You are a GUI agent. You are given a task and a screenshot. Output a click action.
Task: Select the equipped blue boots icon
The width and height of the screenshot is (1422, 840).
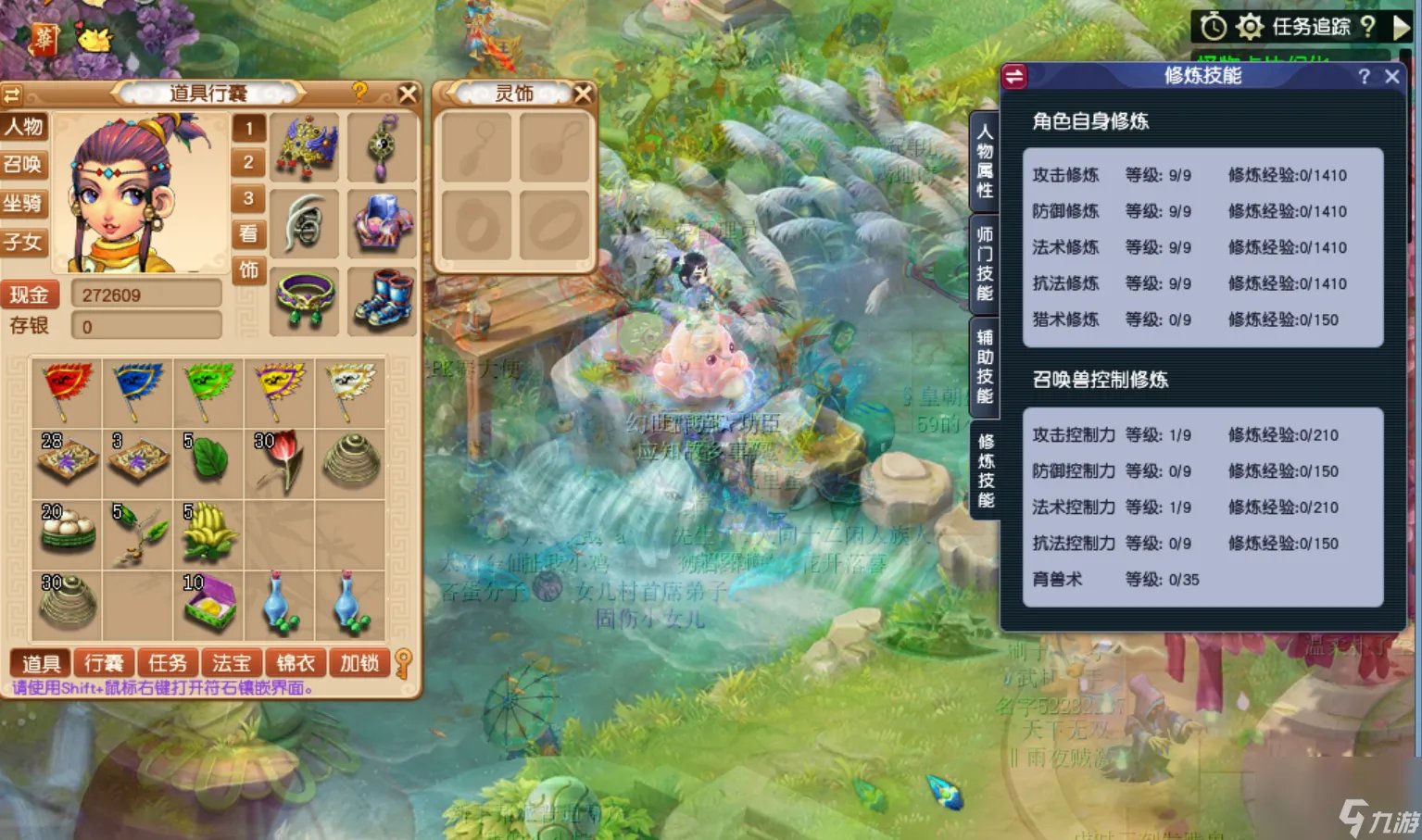click(383, 299)
